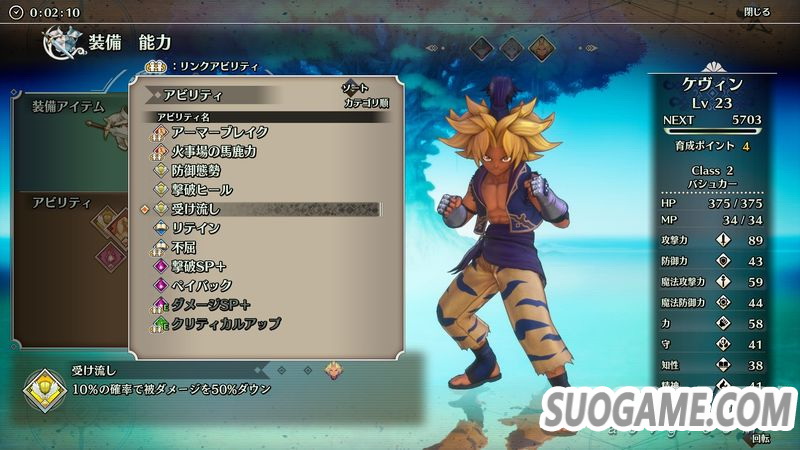Open the 能力 tab

155,42
